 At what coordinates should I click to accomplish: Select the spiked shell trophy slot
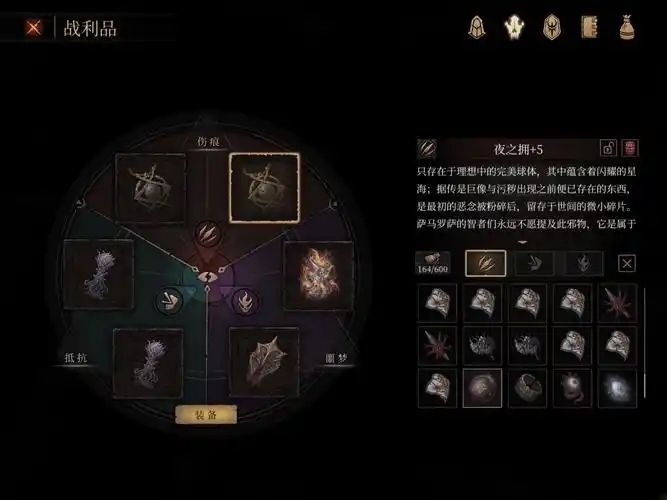pos(264,362)
